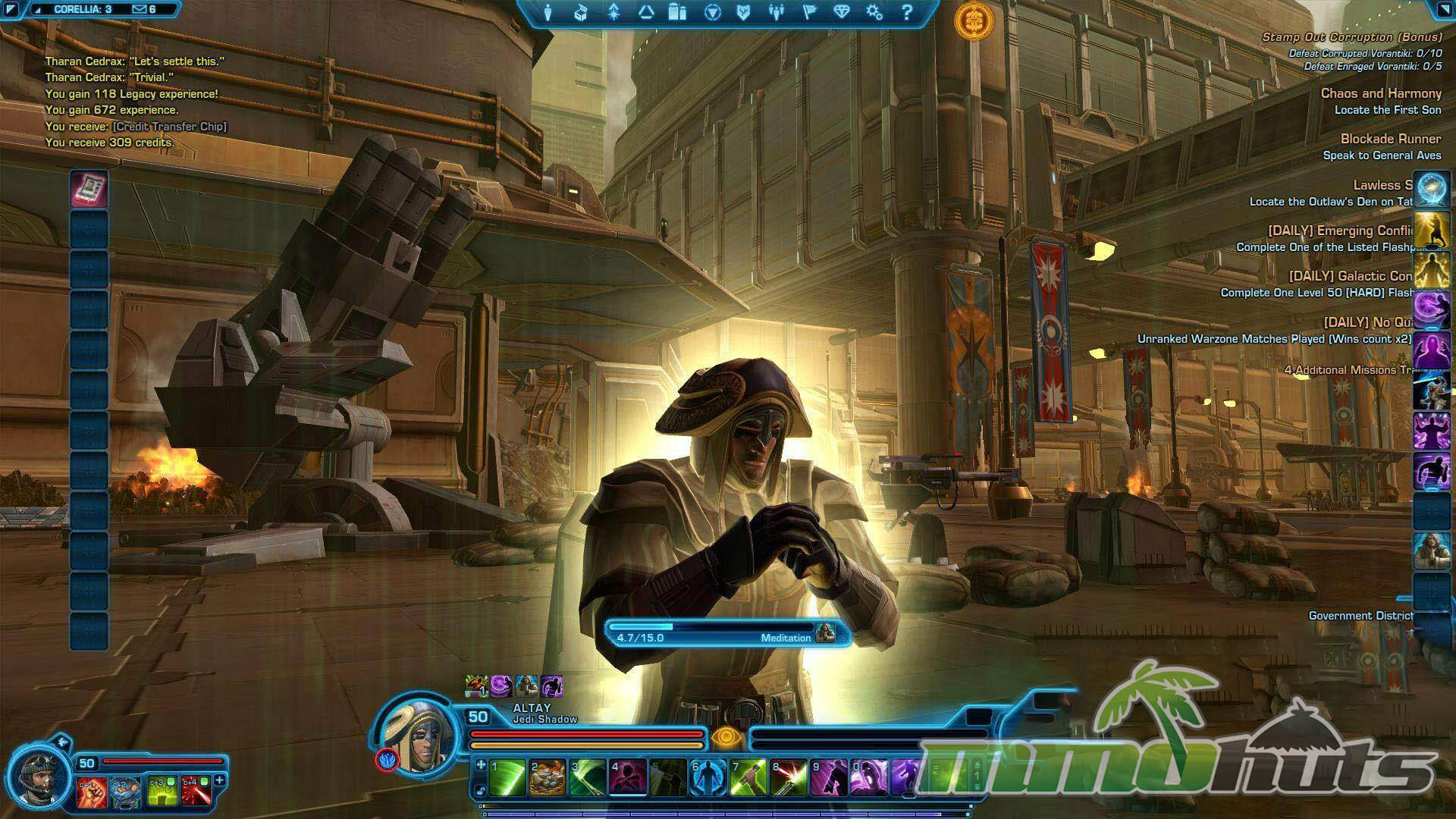The width and height of the screenshot is (1456, 819).
Task: Use the red lightsaber strike in slot 8
Action: click(x=789, y=778)
